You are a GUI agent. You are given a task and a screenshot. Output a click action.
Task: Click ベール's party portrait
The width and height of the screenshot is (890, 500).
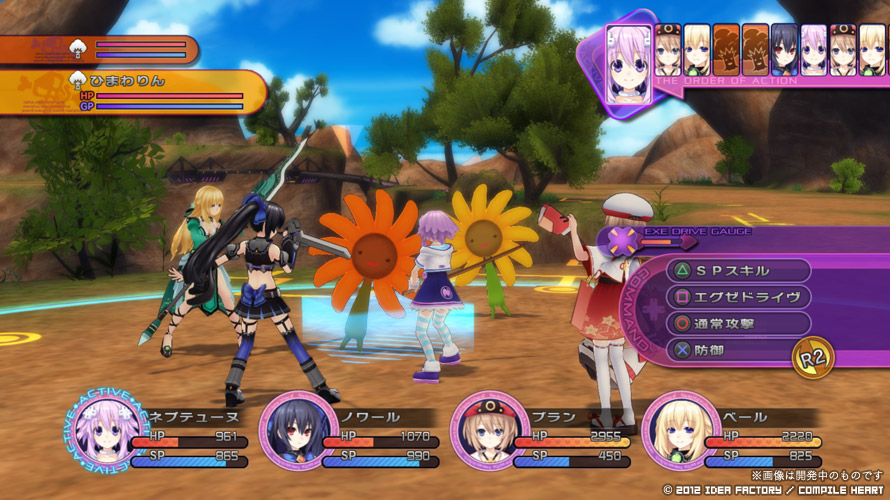click(x=679, y=431)
